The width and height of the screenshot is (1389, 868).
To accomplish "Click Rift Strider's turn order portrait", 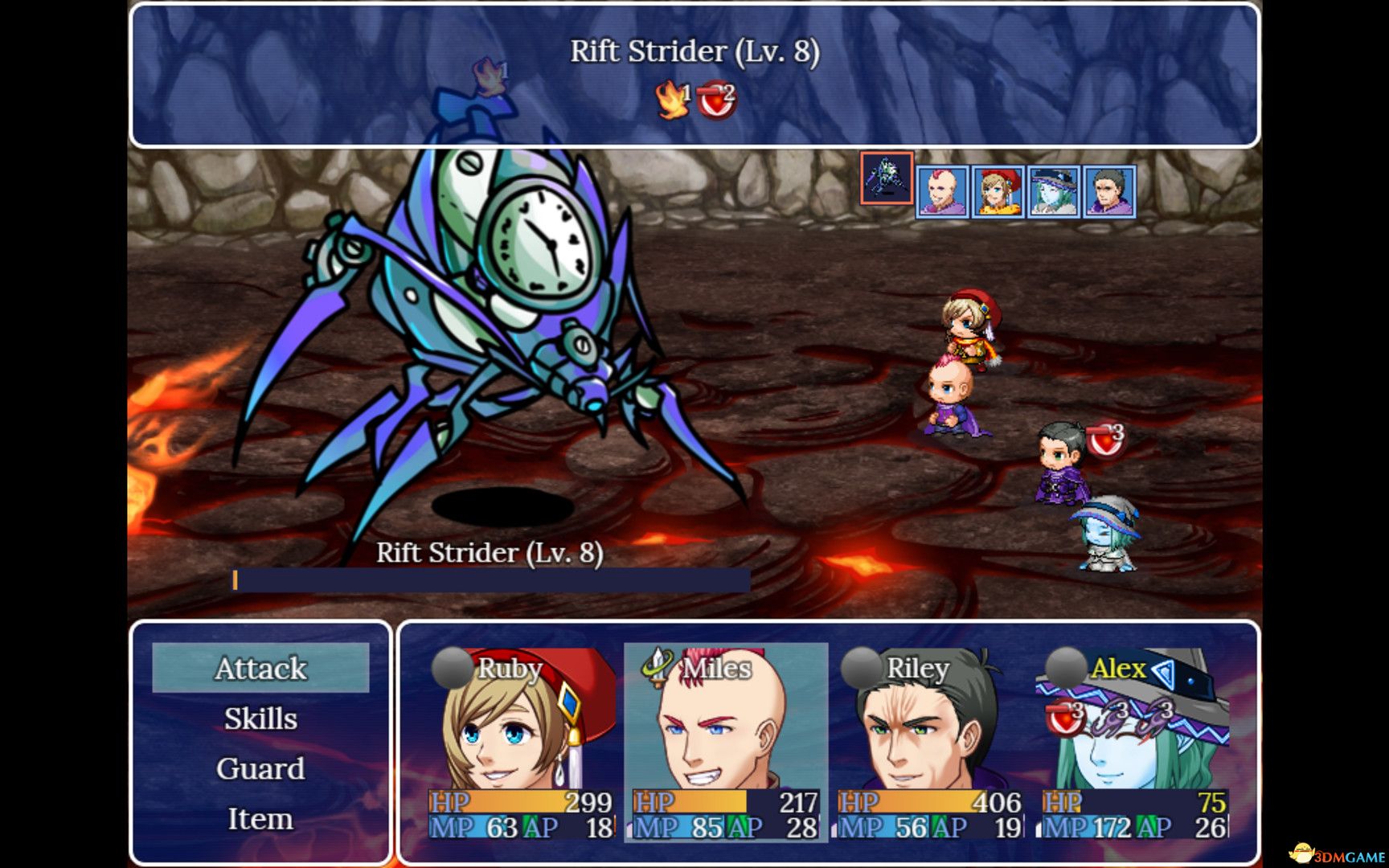I will [887, 178].
